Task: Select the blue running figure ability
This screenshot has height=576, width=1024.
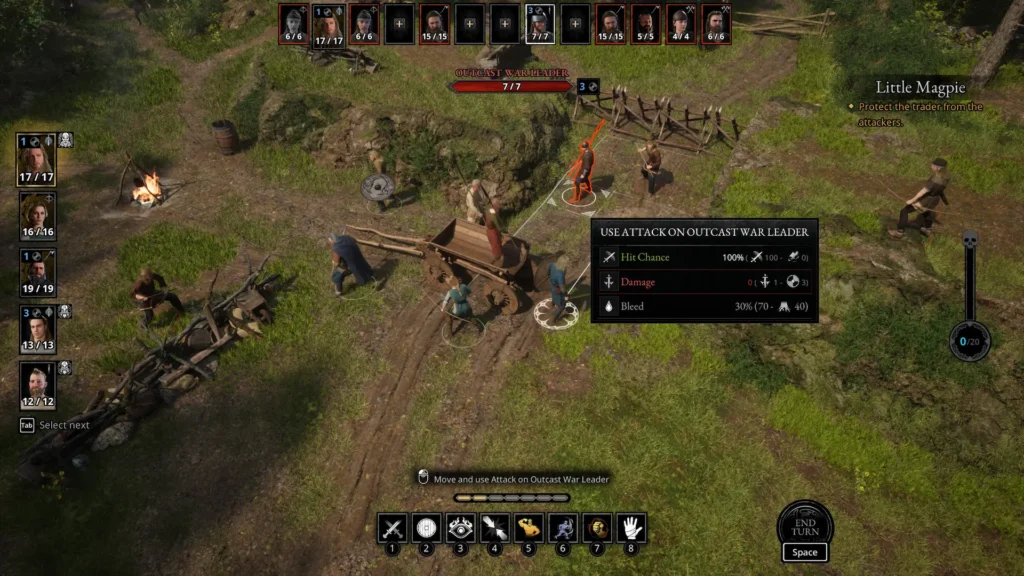Action: (563, 528)
